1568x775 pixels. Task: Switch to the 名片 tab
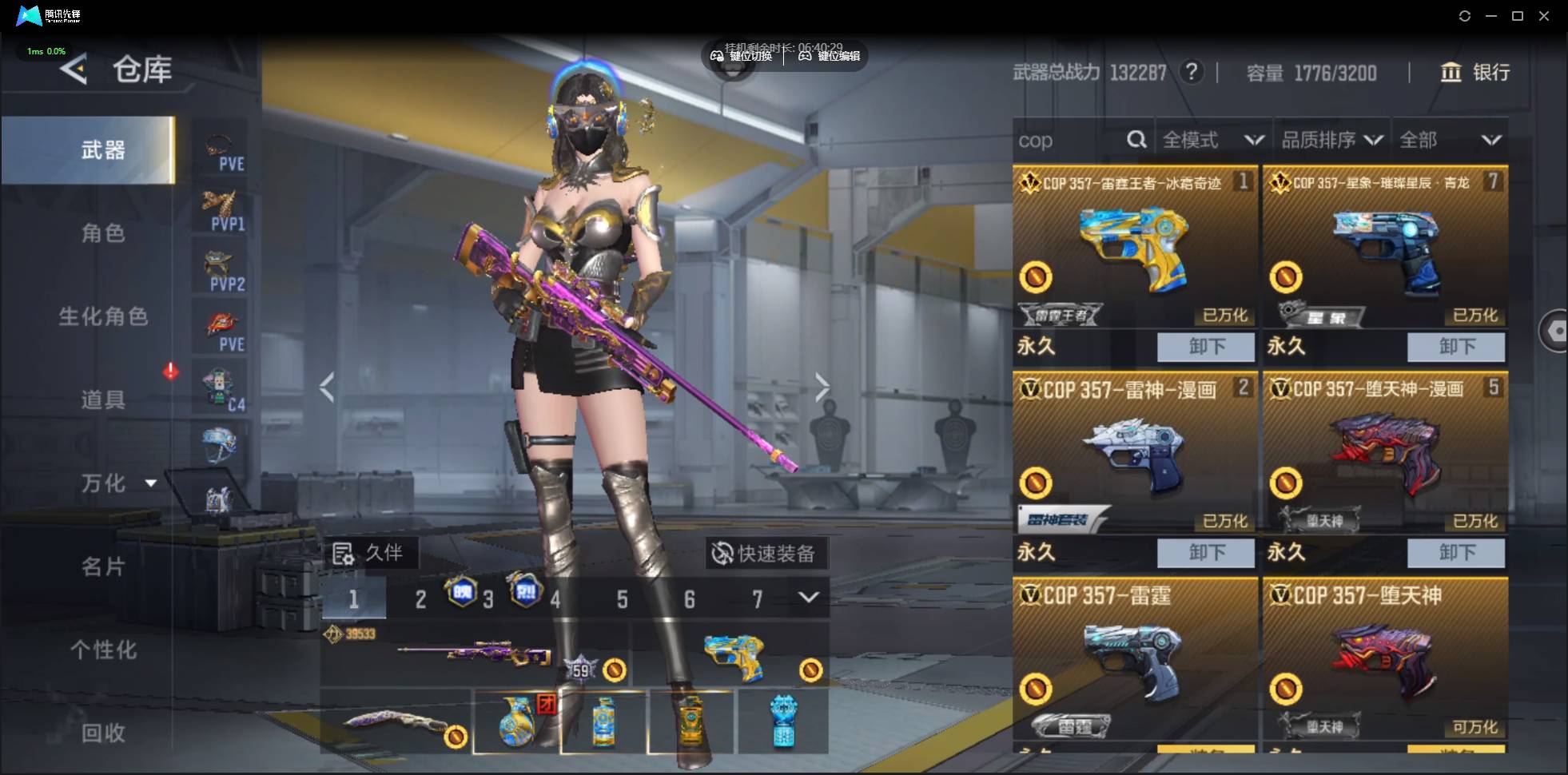pos(102,566)
